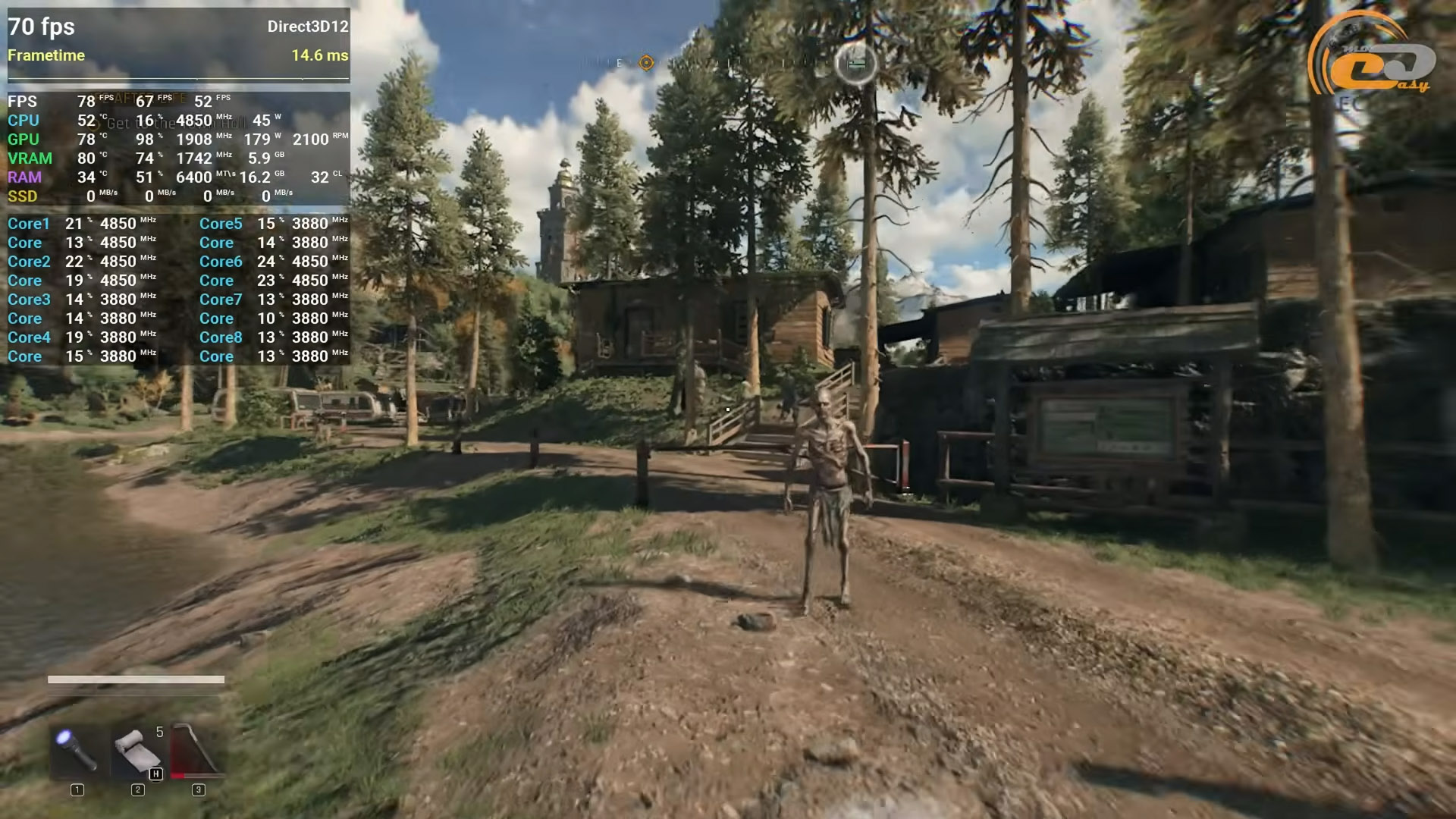This screenshot has height=819, width=1456.
Task: Equip the crowbar weapon slot
Action: click(x=198, y=750)
